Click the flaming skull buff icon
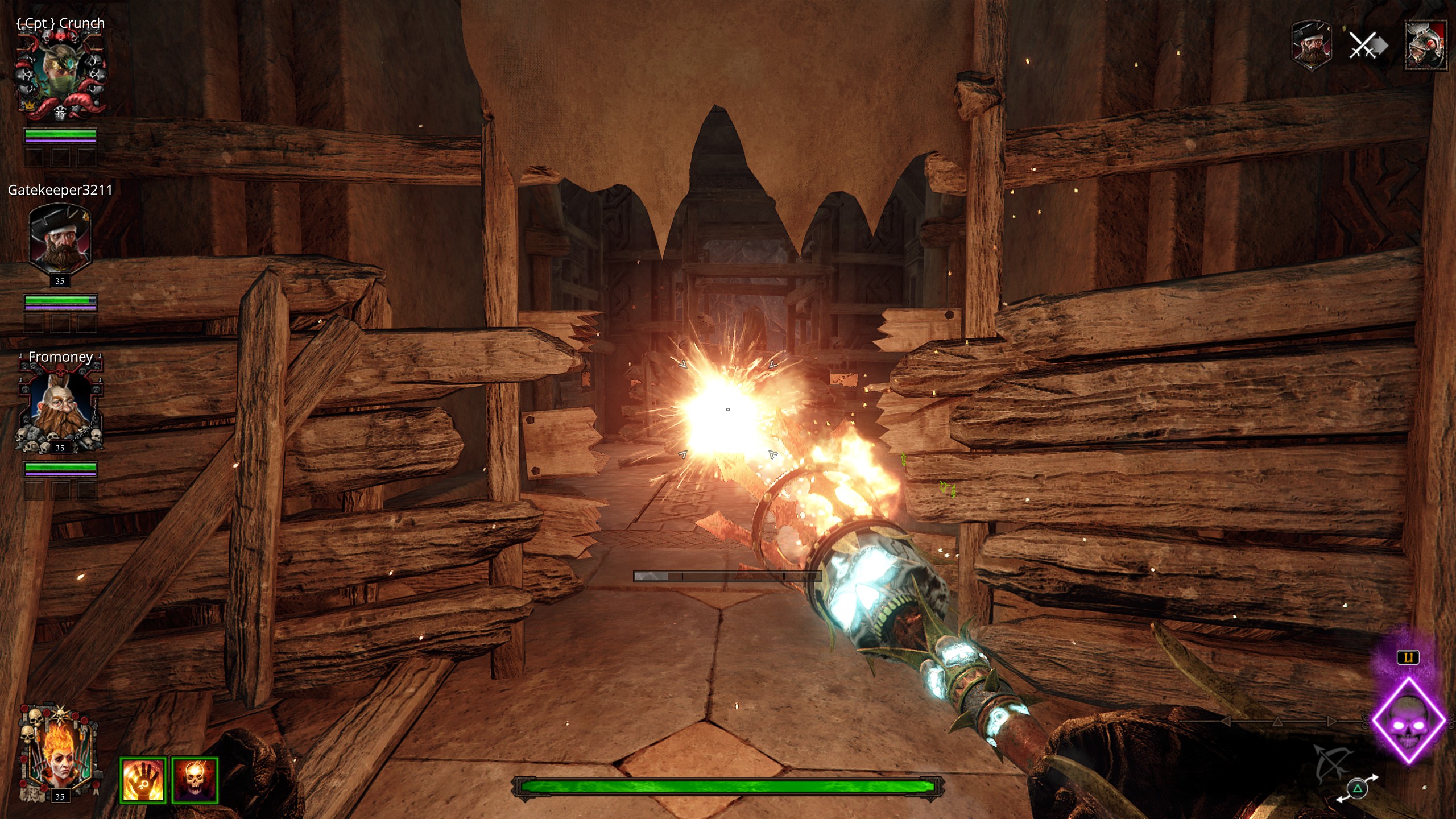1456x819 pixels. coord(195,780)
